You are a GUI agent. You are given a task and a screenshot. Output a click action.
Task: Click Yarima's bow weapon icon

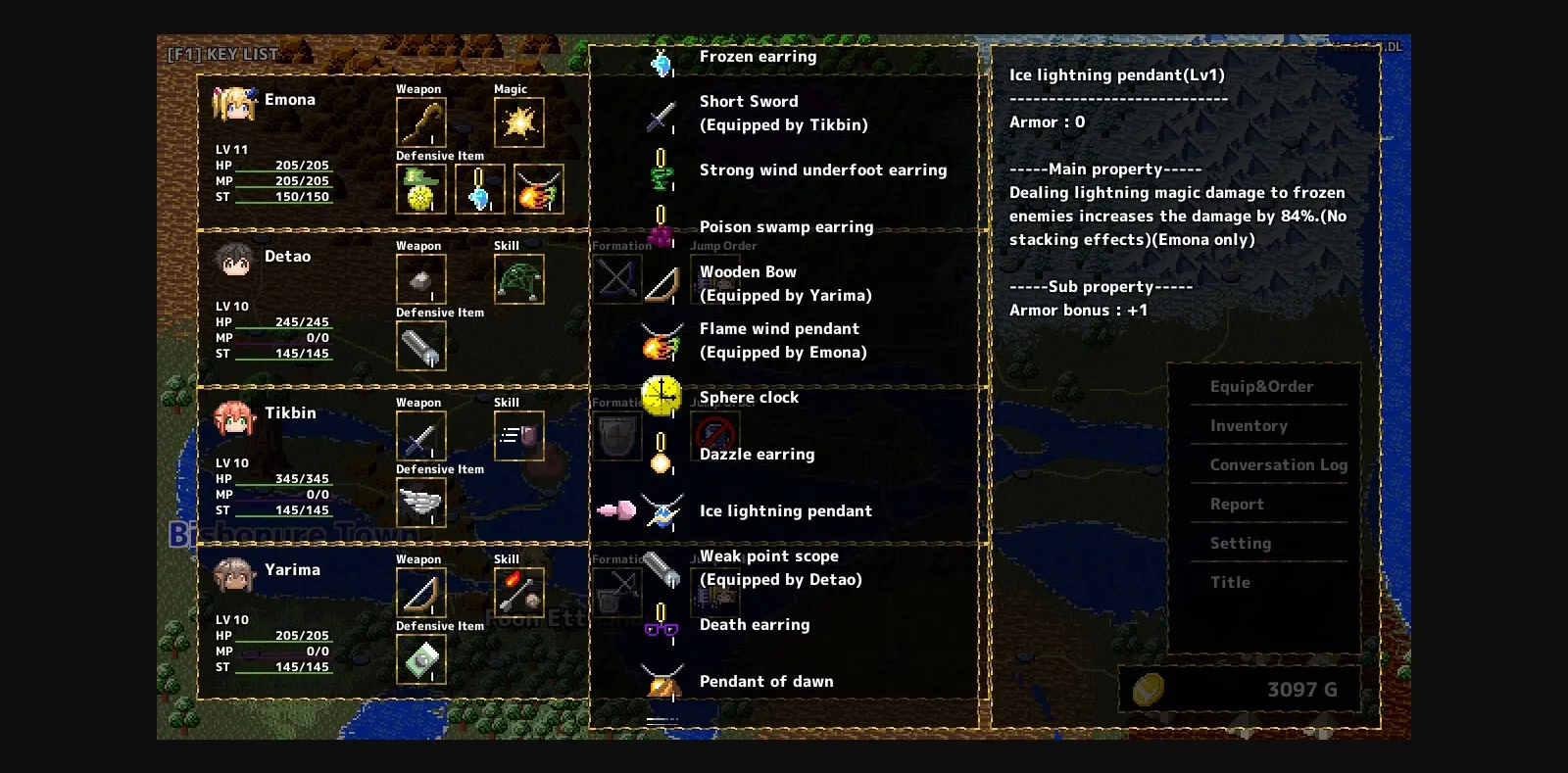[x=420, y=592]
